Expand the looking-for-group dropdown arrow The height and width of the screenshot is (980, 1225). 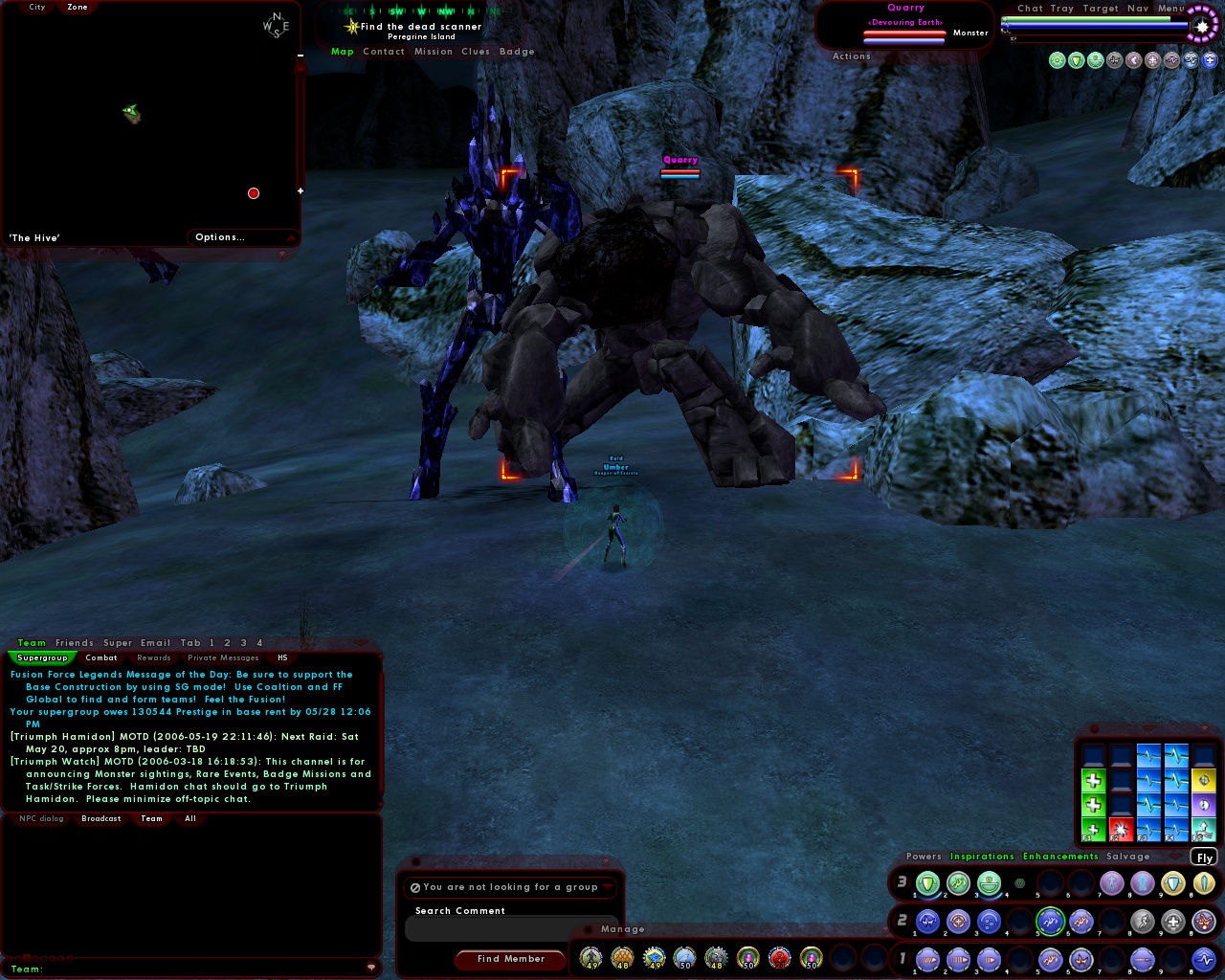[606, 887]
